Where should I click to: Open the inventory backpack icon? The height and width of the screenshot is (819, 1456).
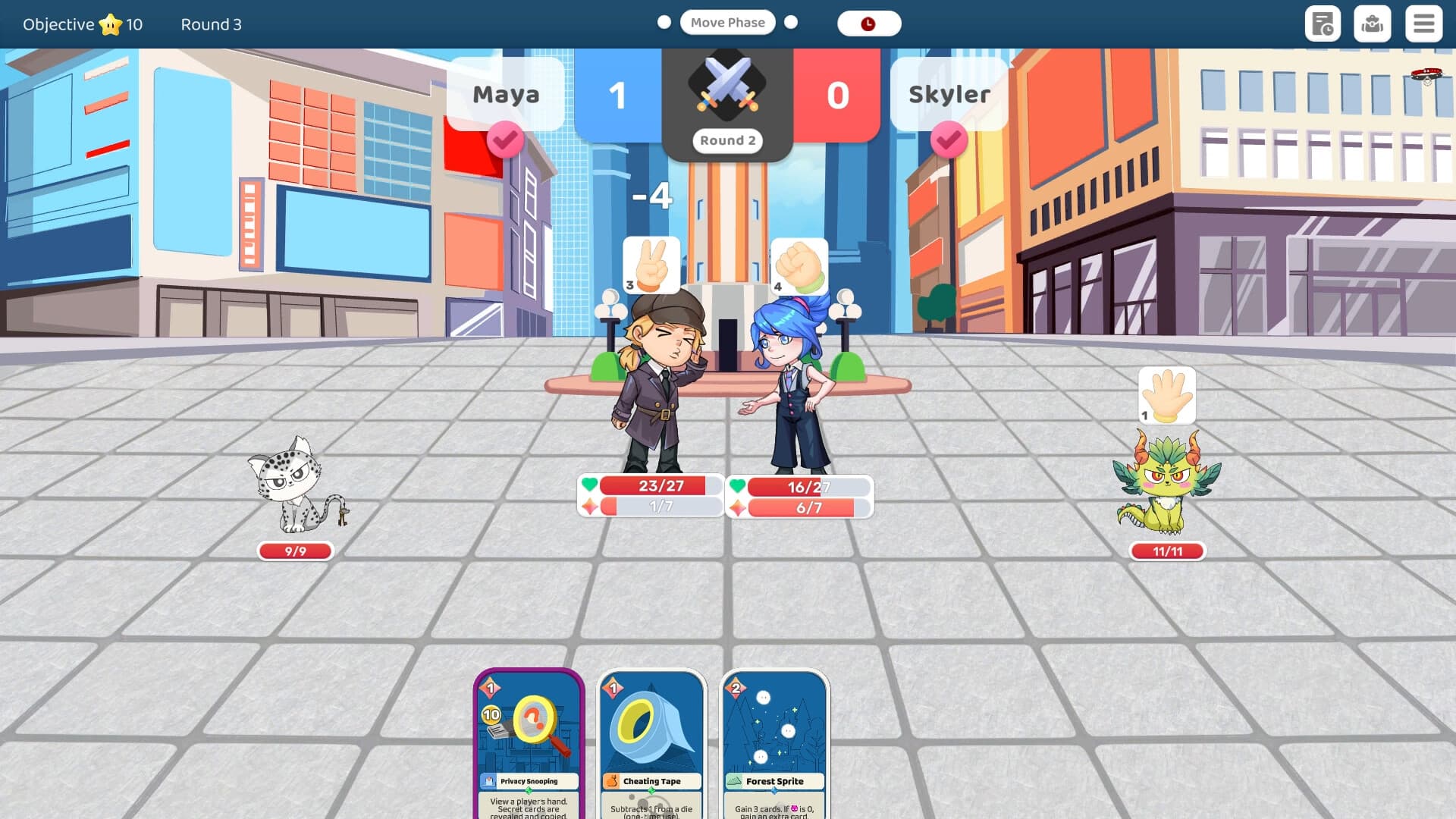pyautogui.click(x=1373, y=24)
